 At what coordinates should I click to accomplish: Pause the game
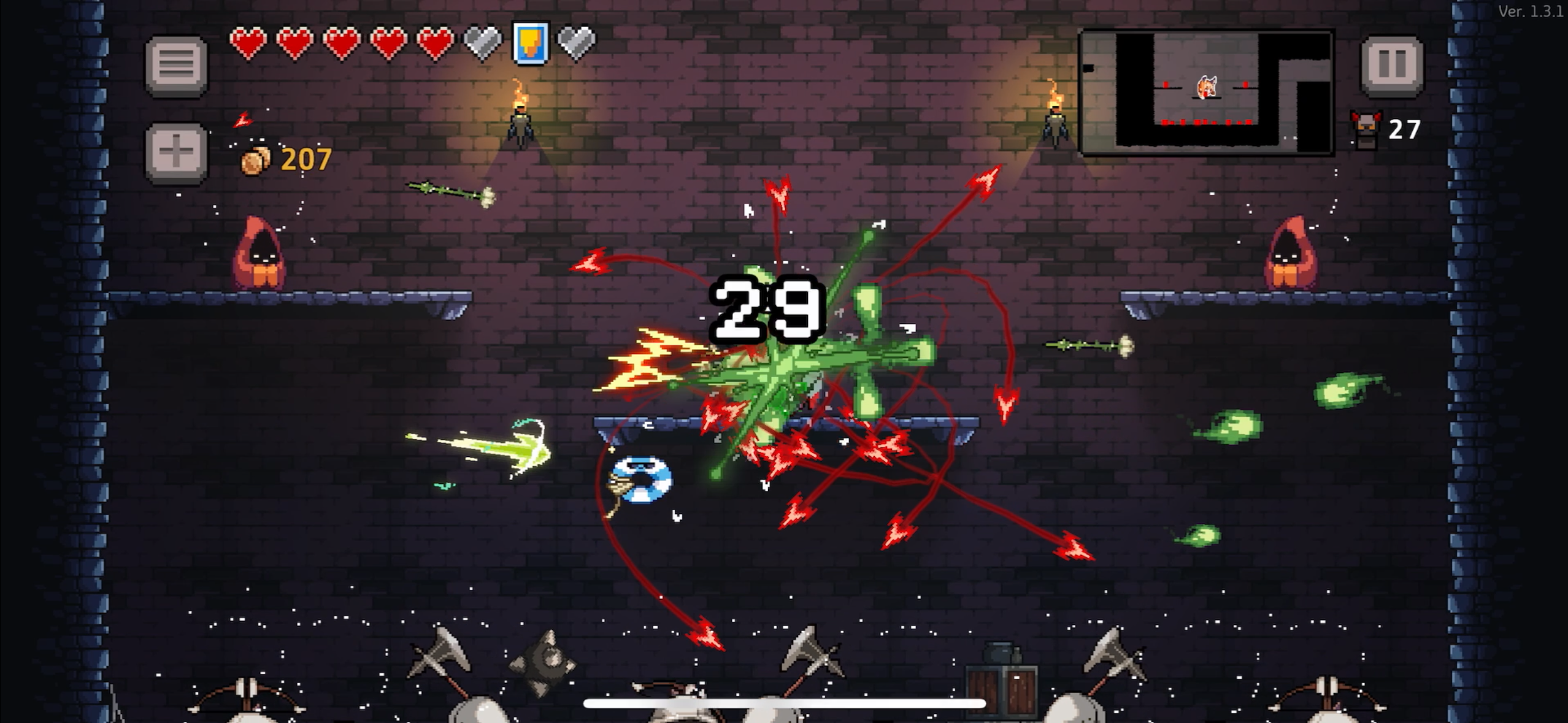pos(1391,65)
